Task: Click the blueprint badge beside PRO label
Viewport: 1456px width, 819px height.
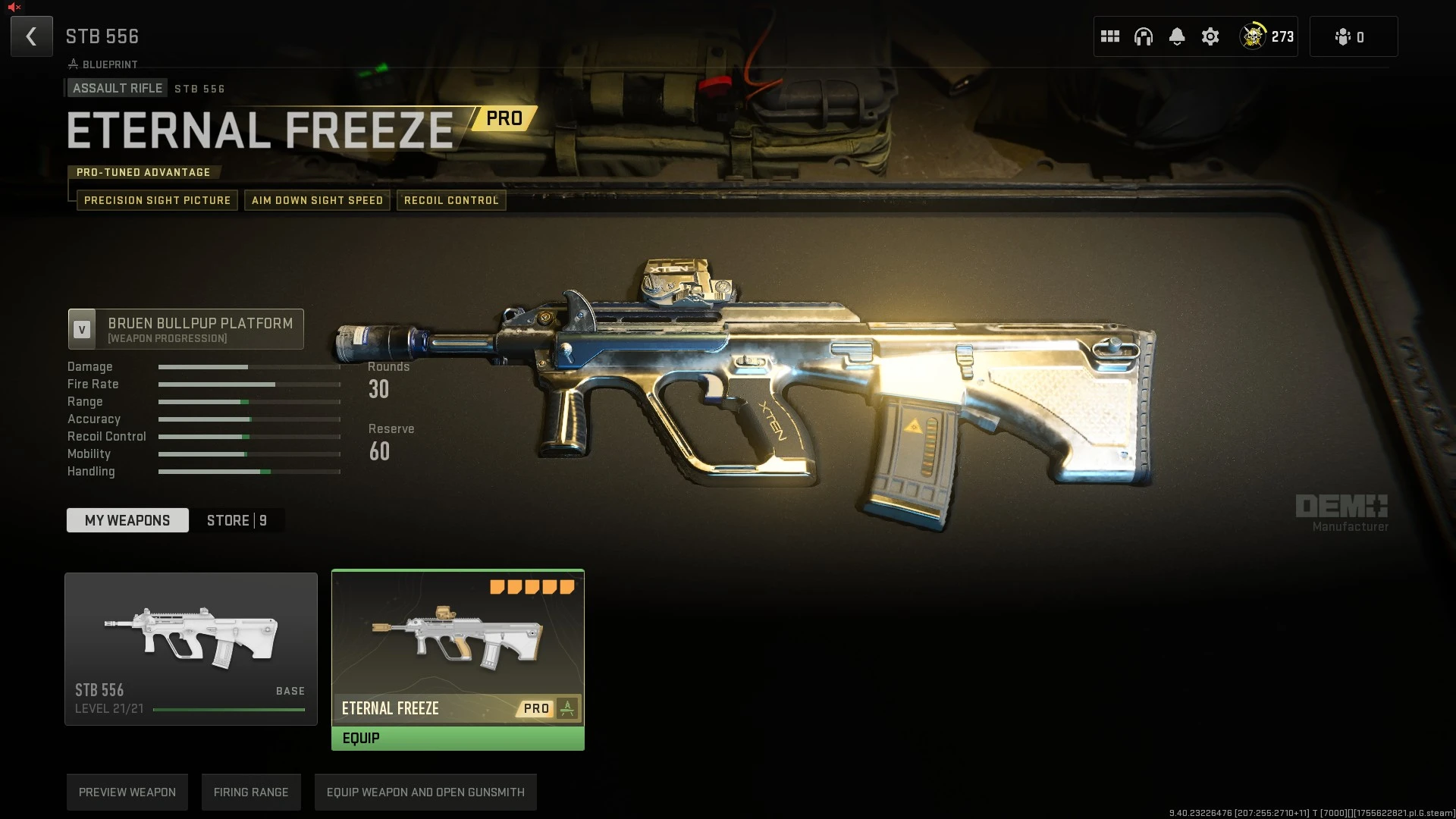Action: click(567, 708)
